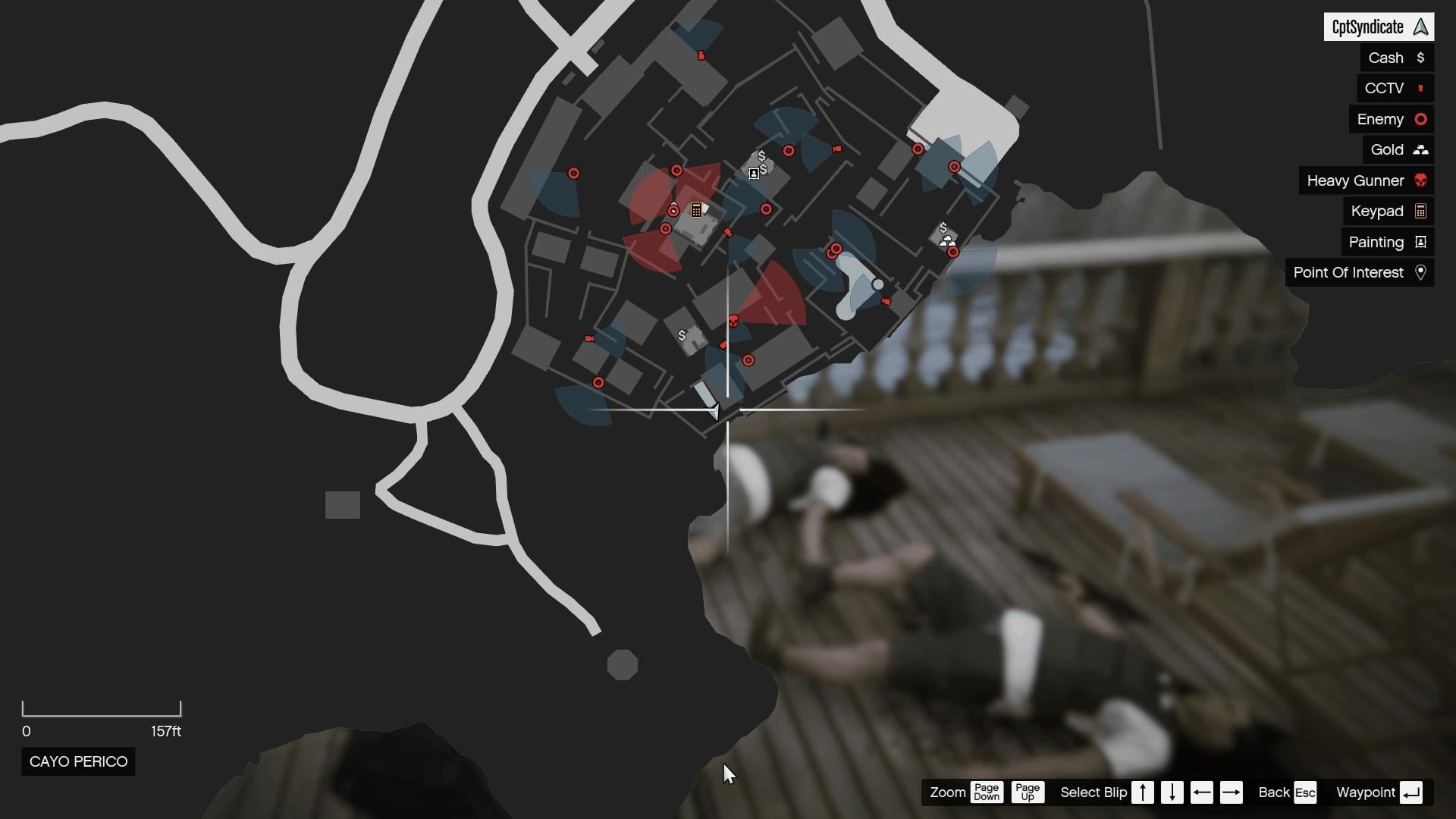Click the Gold bars icon beside the Gold label
This screenshot has height=819, width=1456.
click(1420, 149)
